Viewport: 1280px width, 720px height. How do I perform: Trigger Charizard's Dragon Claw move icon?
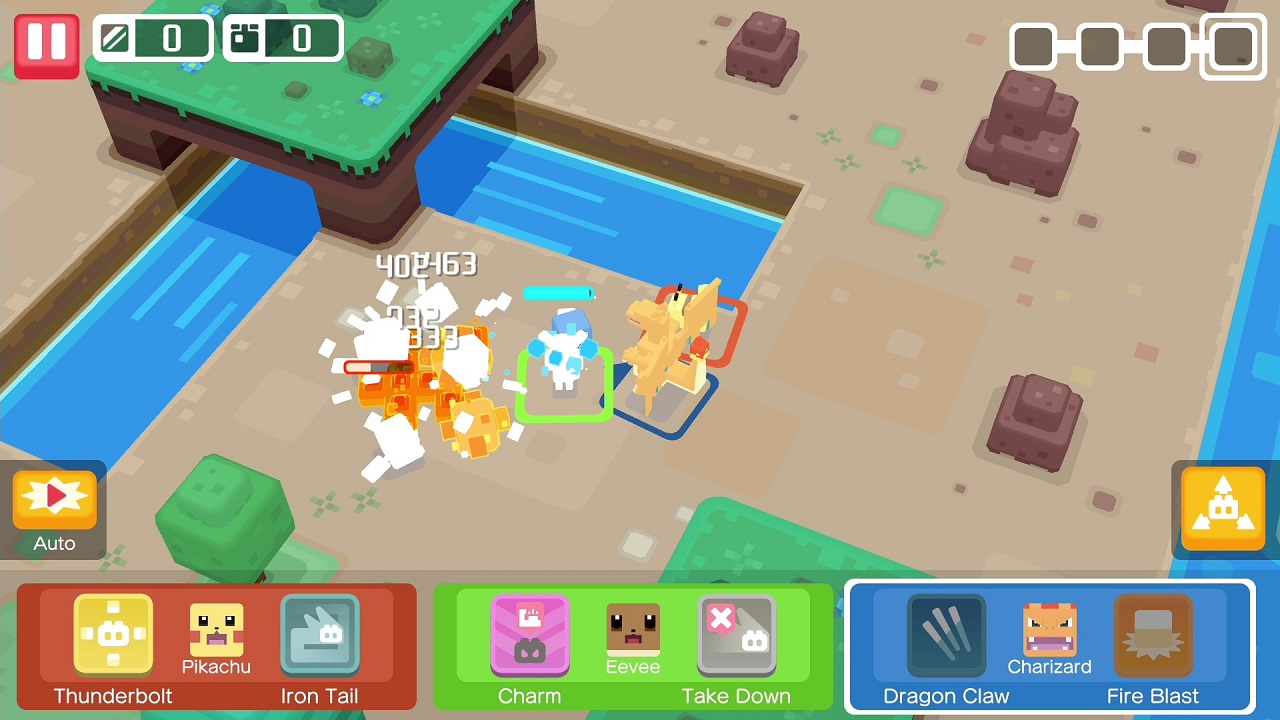pos(945,633)
